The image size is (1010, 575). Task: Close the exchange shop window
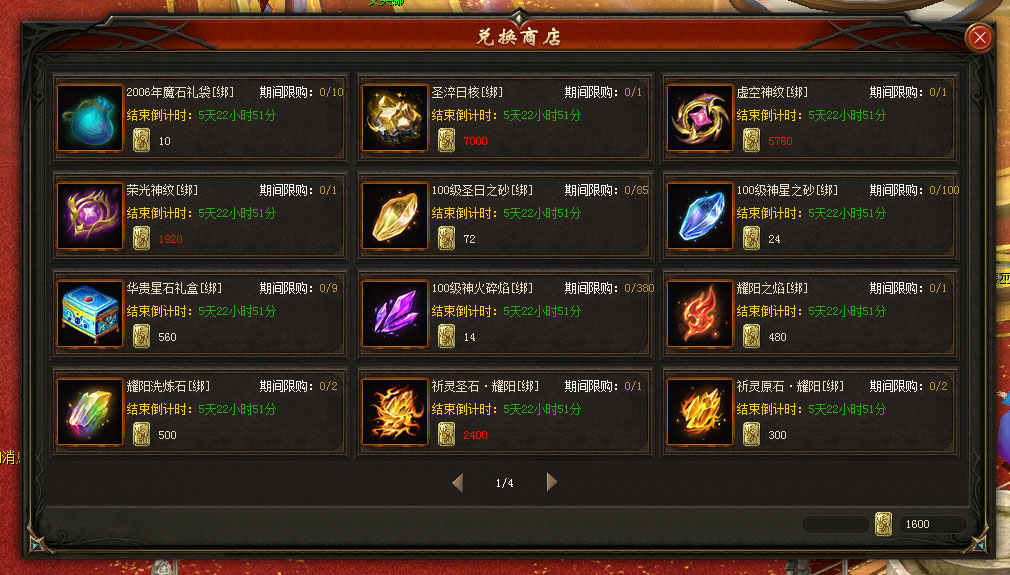pos(979,38)
